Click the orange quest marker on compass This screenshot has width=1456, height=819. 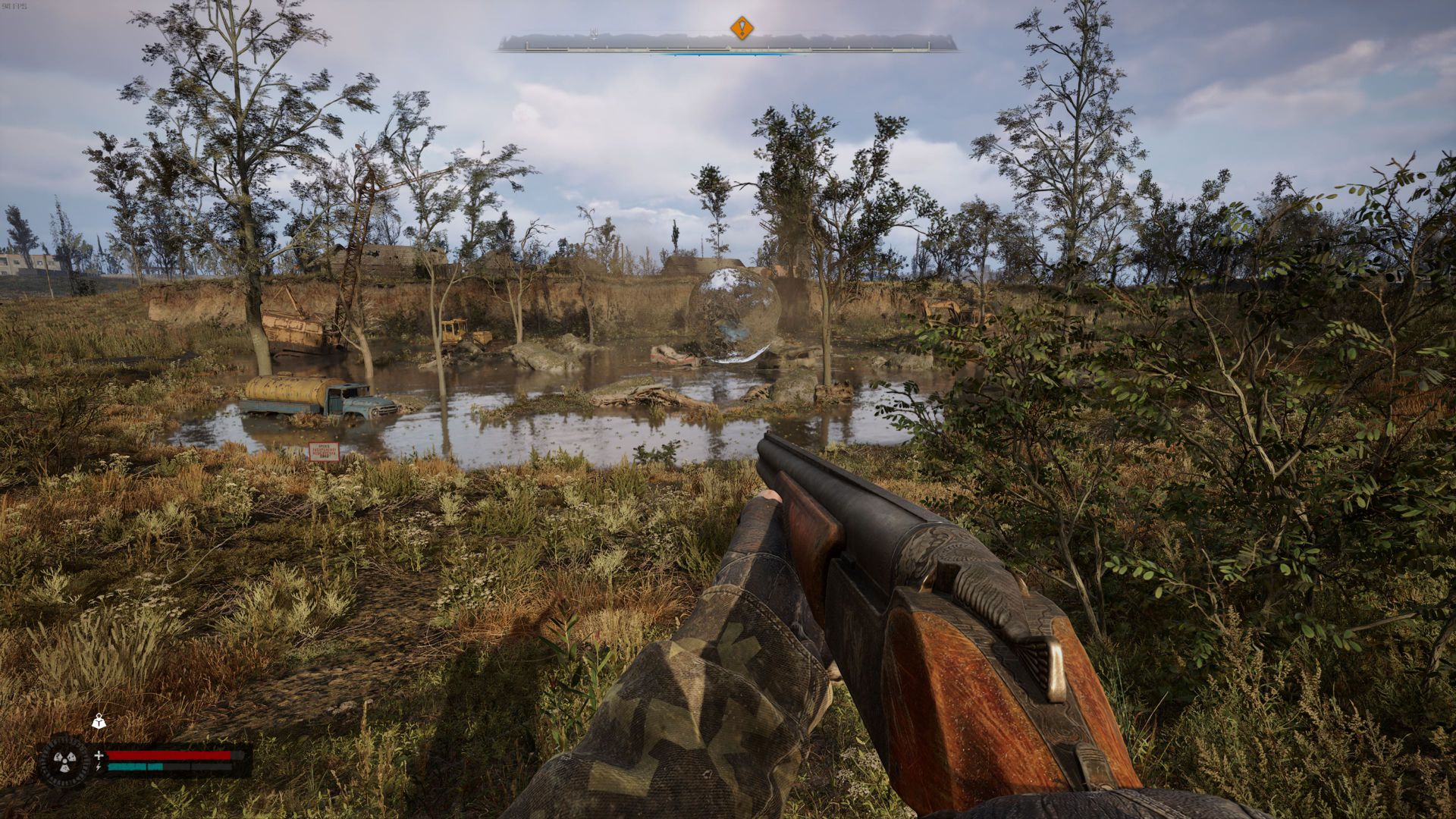click(742, 29)
